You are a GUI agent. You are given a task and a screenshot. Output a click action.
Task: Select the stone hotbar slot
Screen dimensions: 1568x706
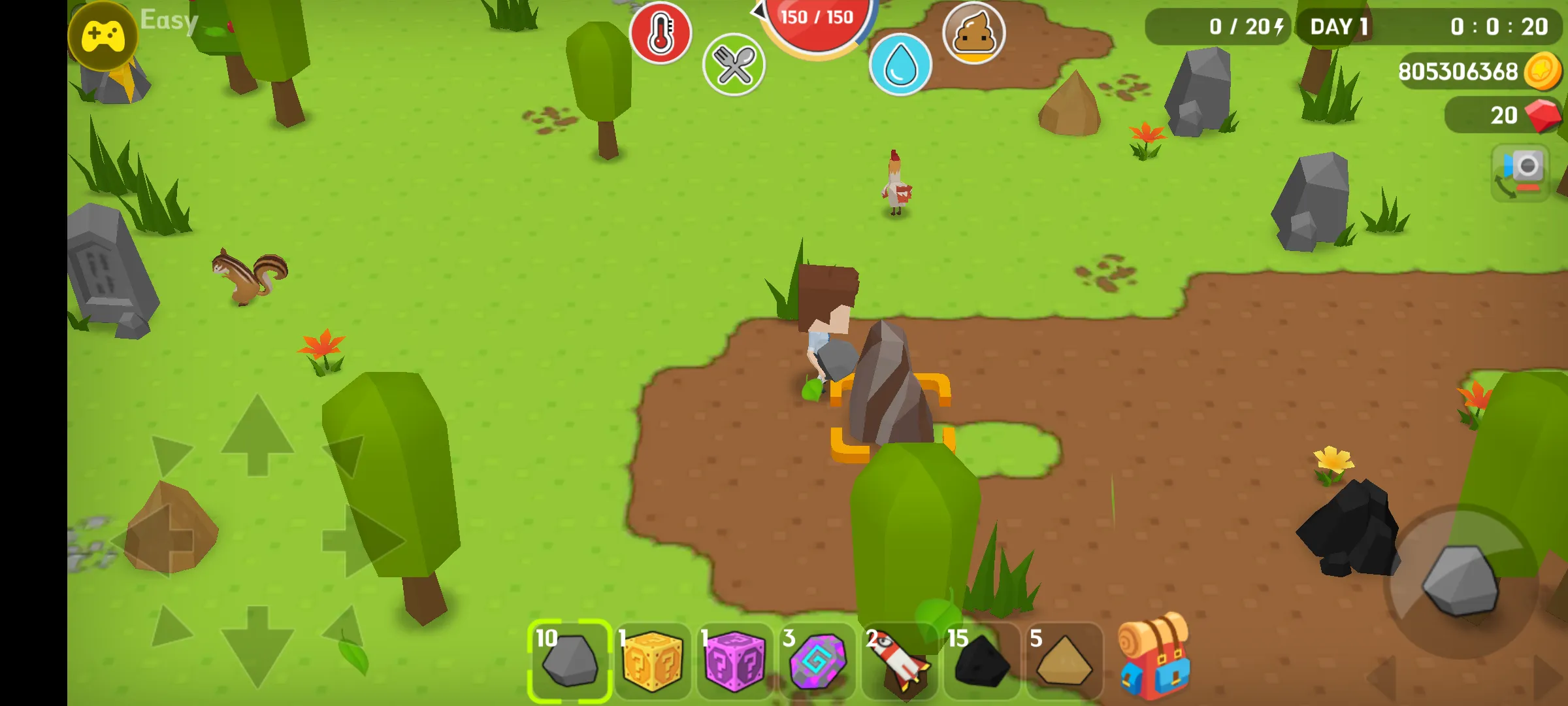click(568, 660)
